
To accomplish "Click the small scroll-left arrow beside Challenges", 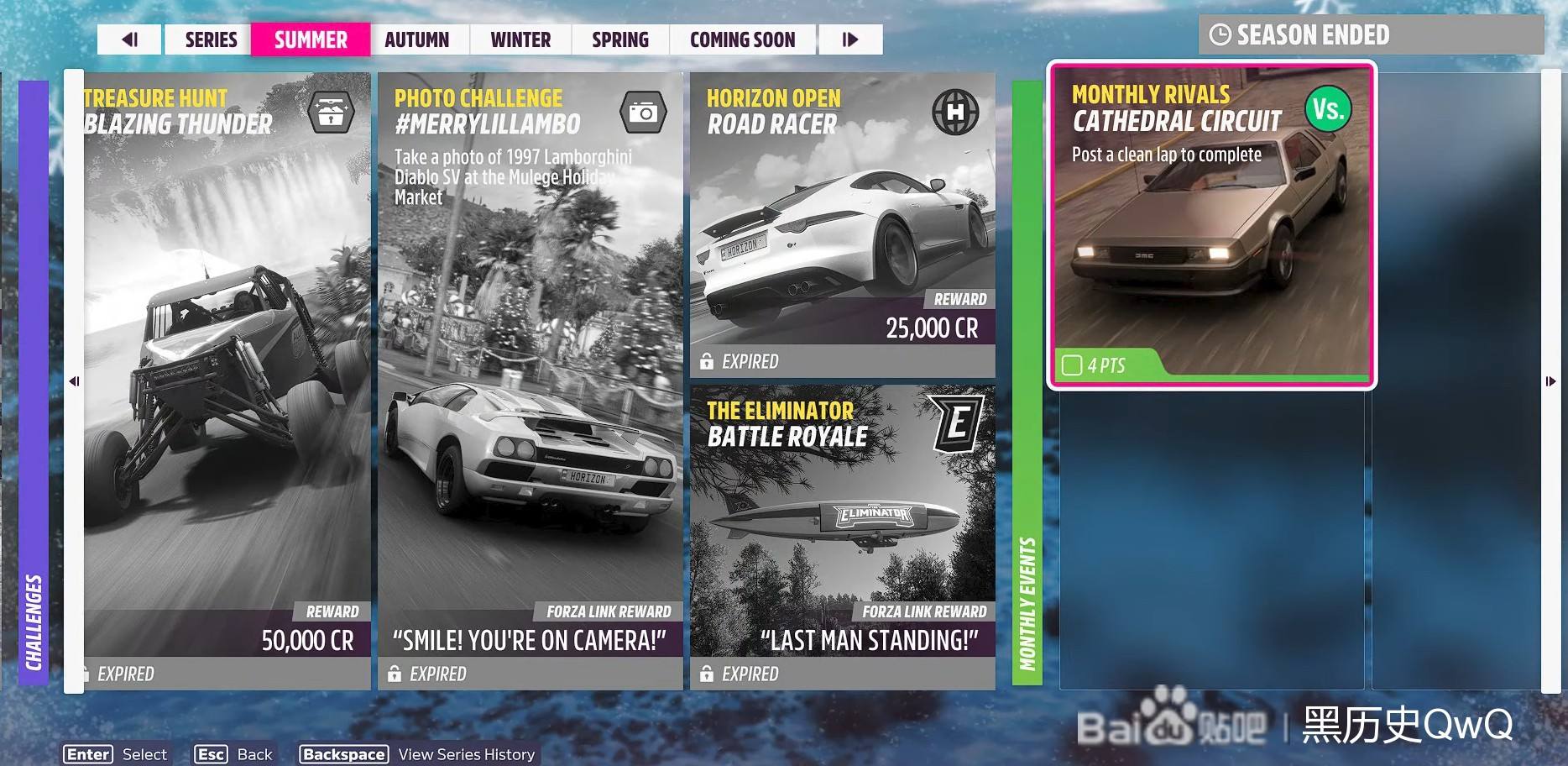I will (74, 381).
